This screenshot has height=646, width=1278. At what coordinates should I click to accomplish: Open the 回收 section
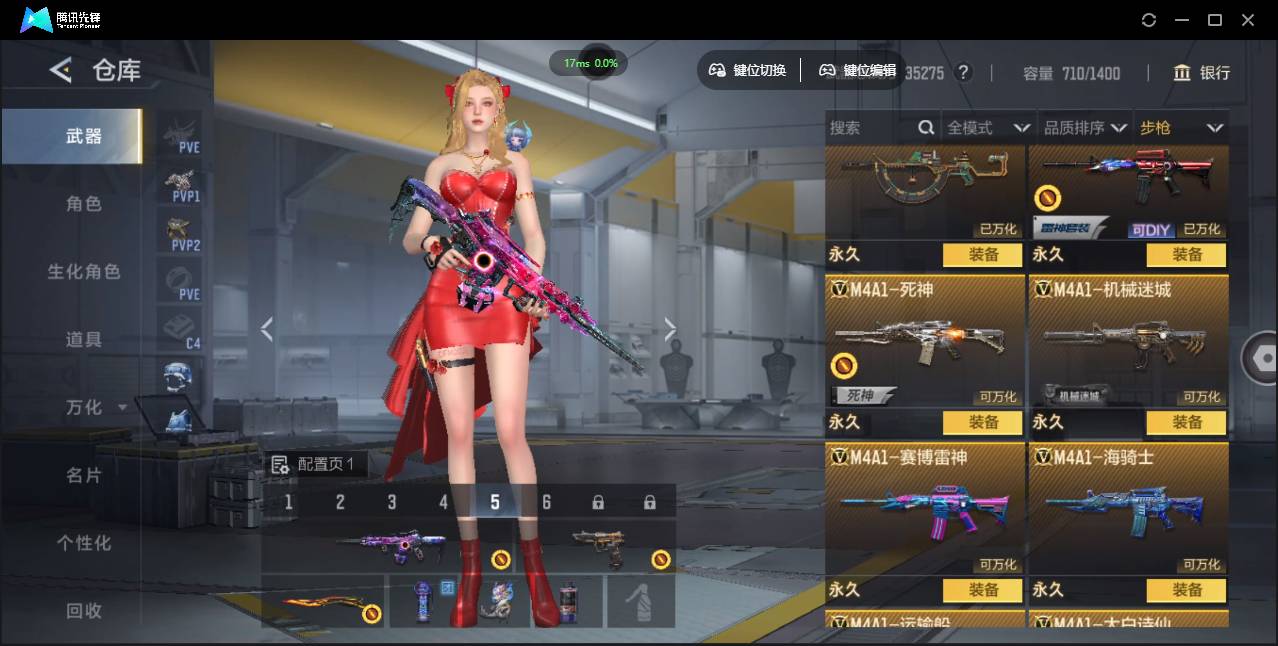coord(83,610)
